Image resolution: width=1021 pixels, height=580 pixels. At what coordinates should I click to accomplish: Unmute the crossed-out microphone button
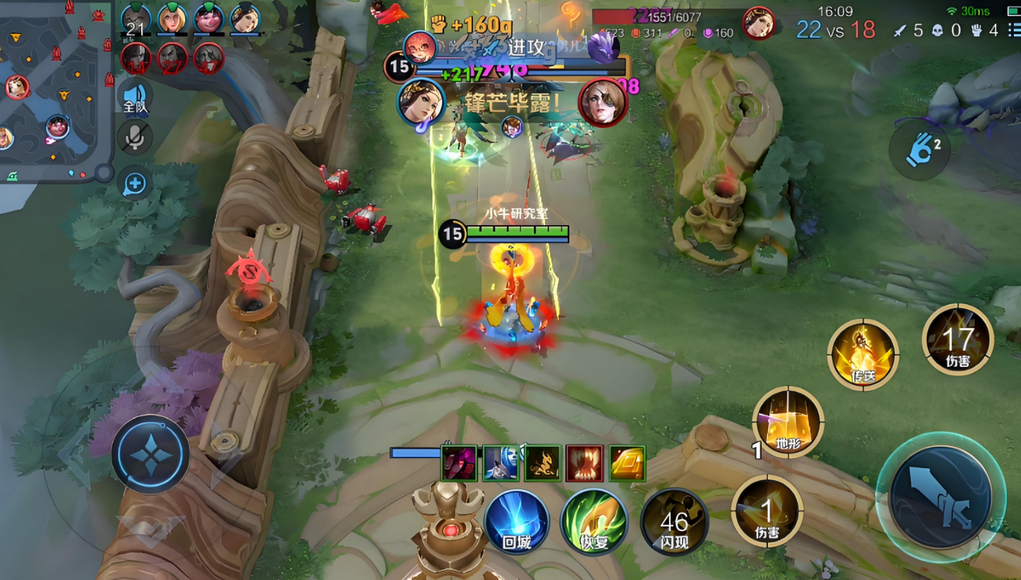tap(135, 138)
